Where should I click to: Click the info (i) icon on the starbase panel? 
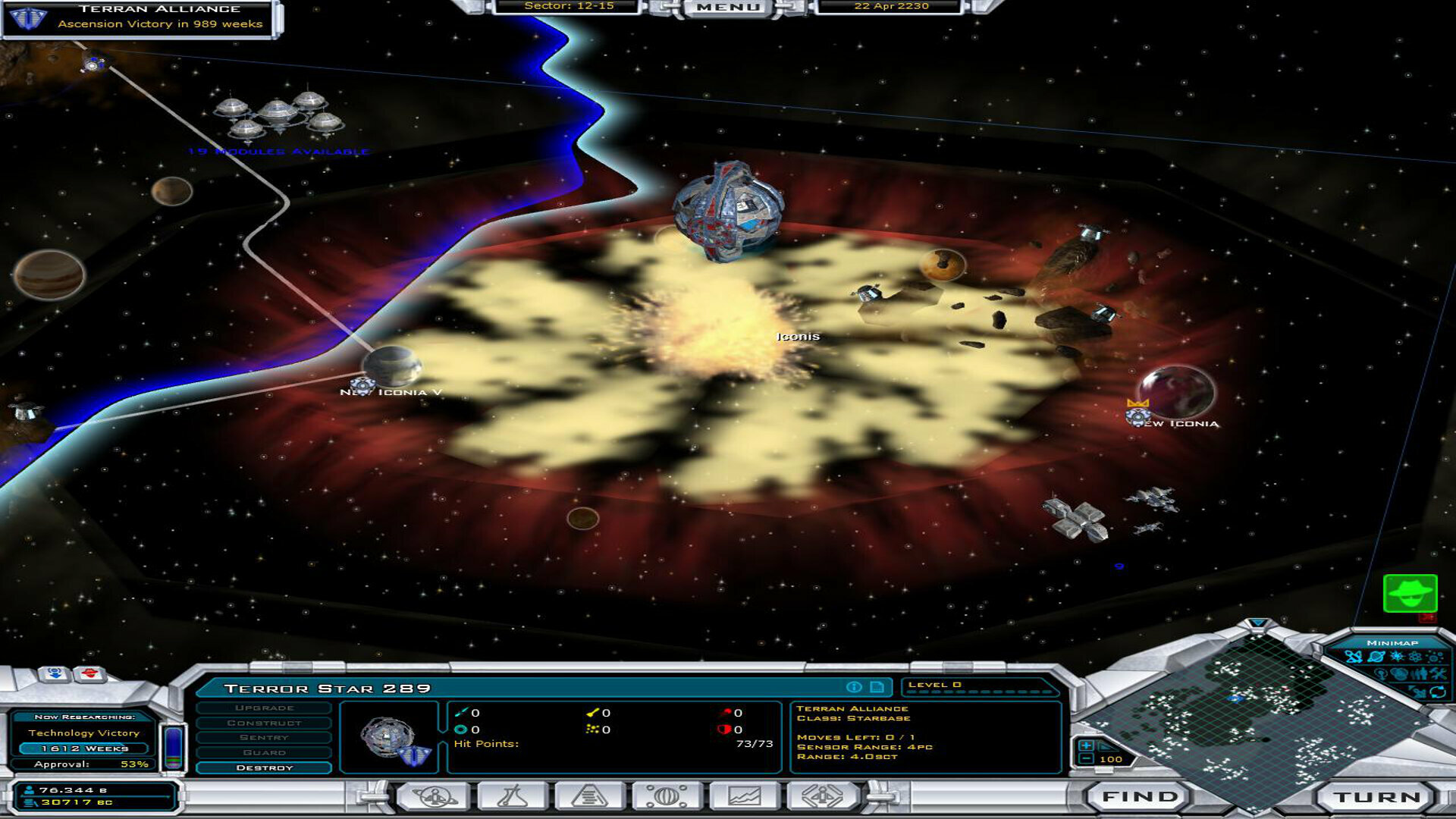pos(854,687)
